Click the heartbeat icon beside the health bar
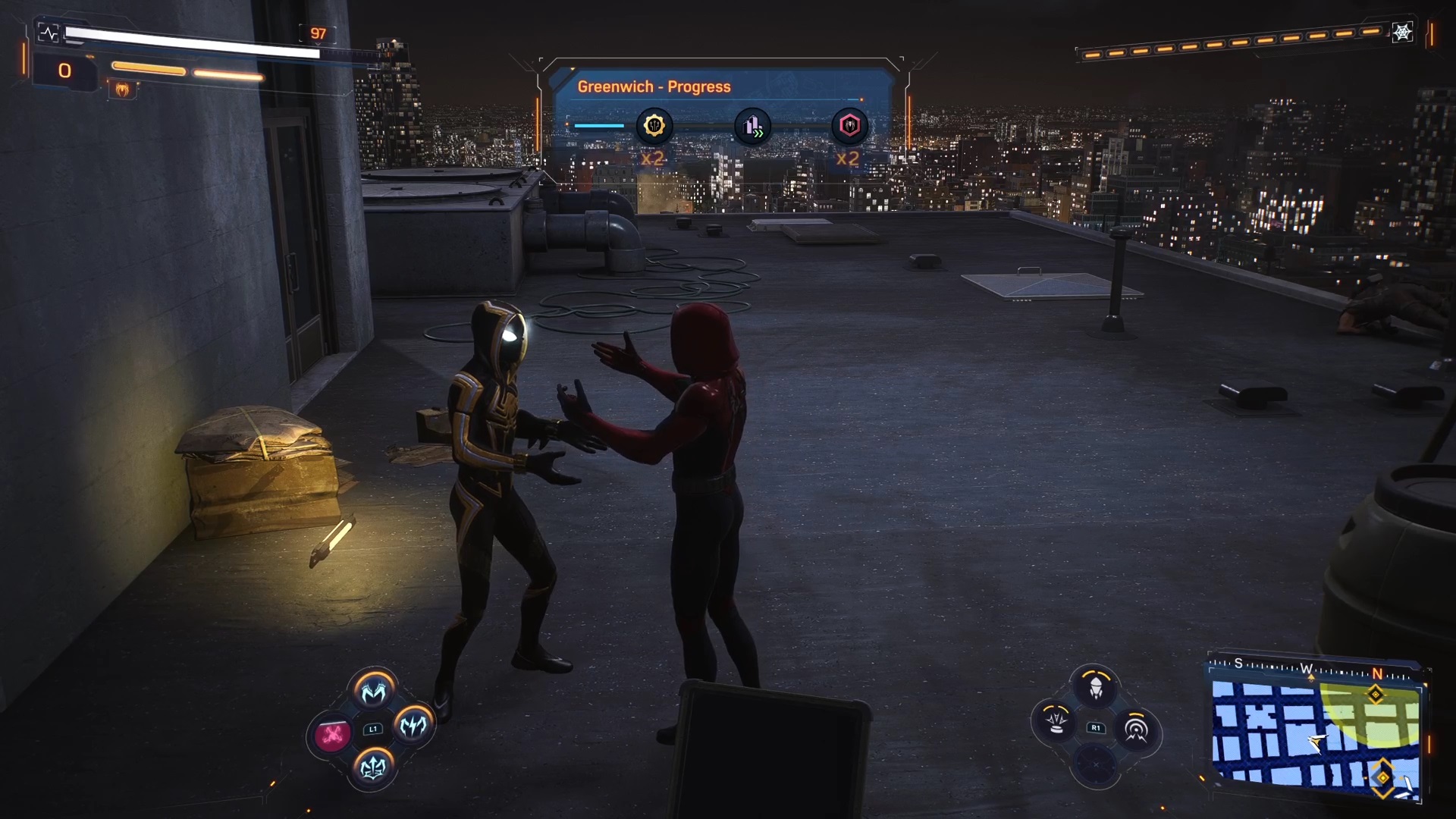 [x=49, y=33]
